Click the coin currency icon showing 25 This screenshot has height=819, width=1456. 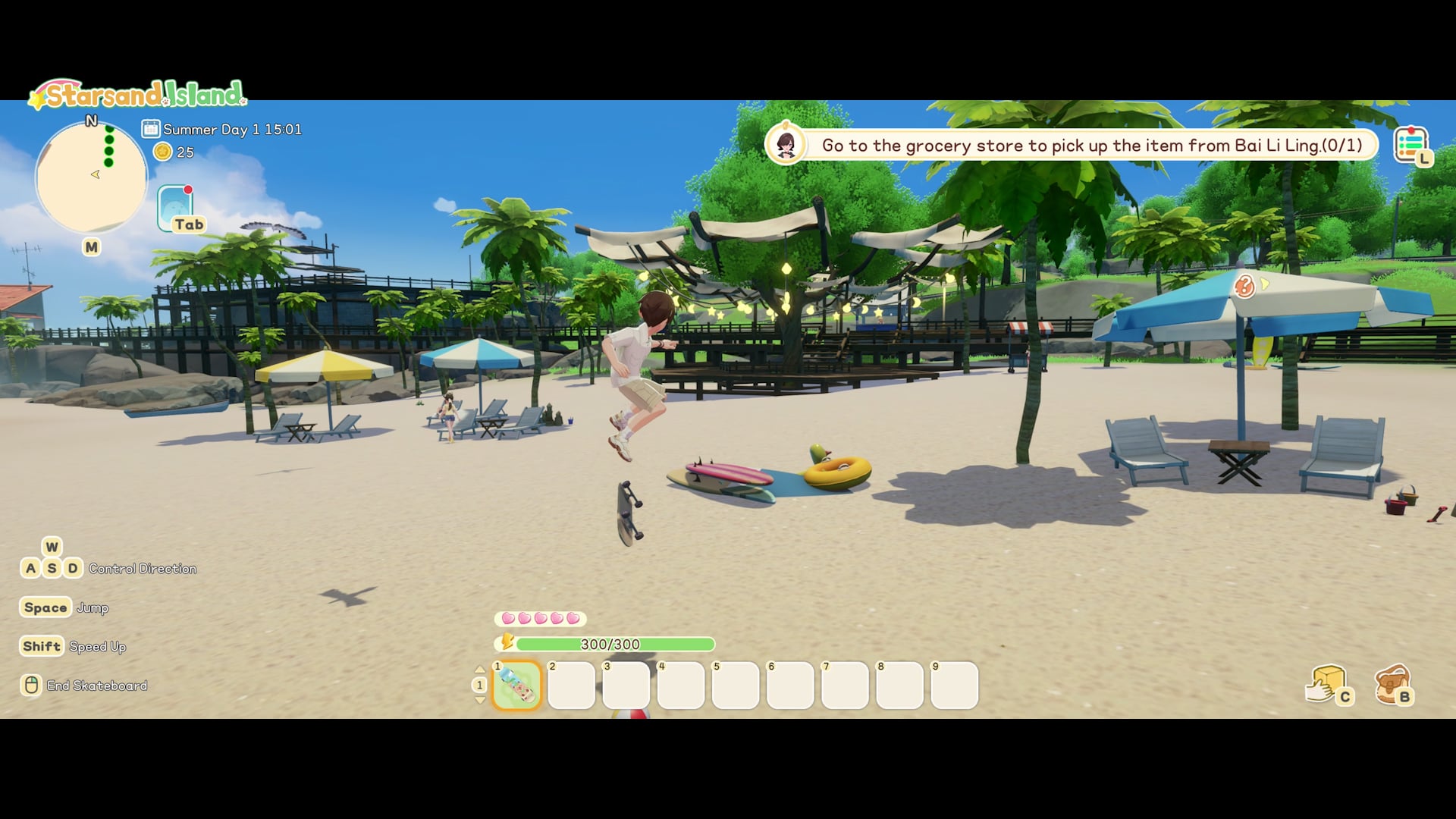(x=162, y=152)
